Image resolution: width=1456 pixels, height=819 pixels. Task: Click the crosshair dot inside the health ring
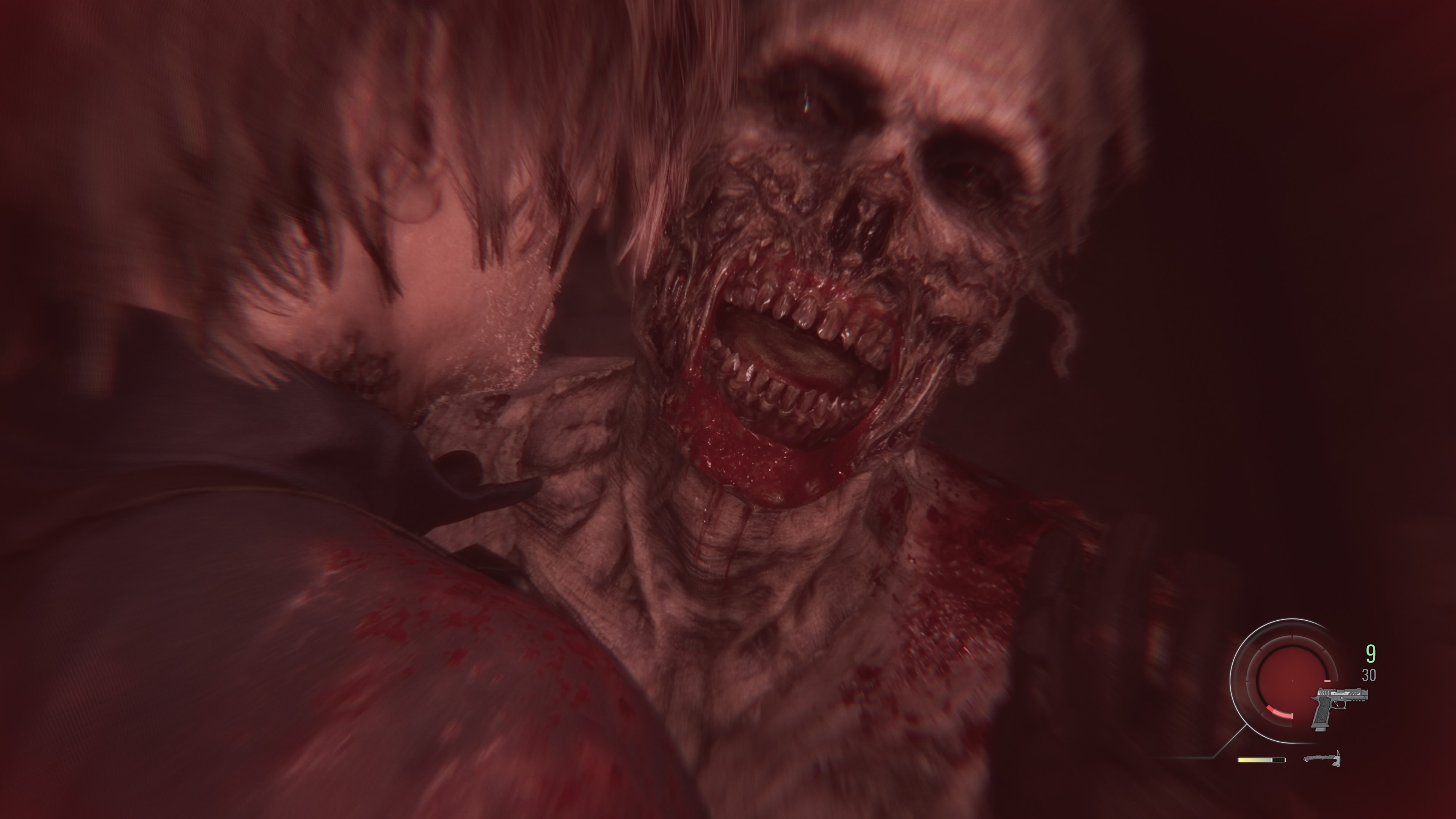coord(1292,681)
